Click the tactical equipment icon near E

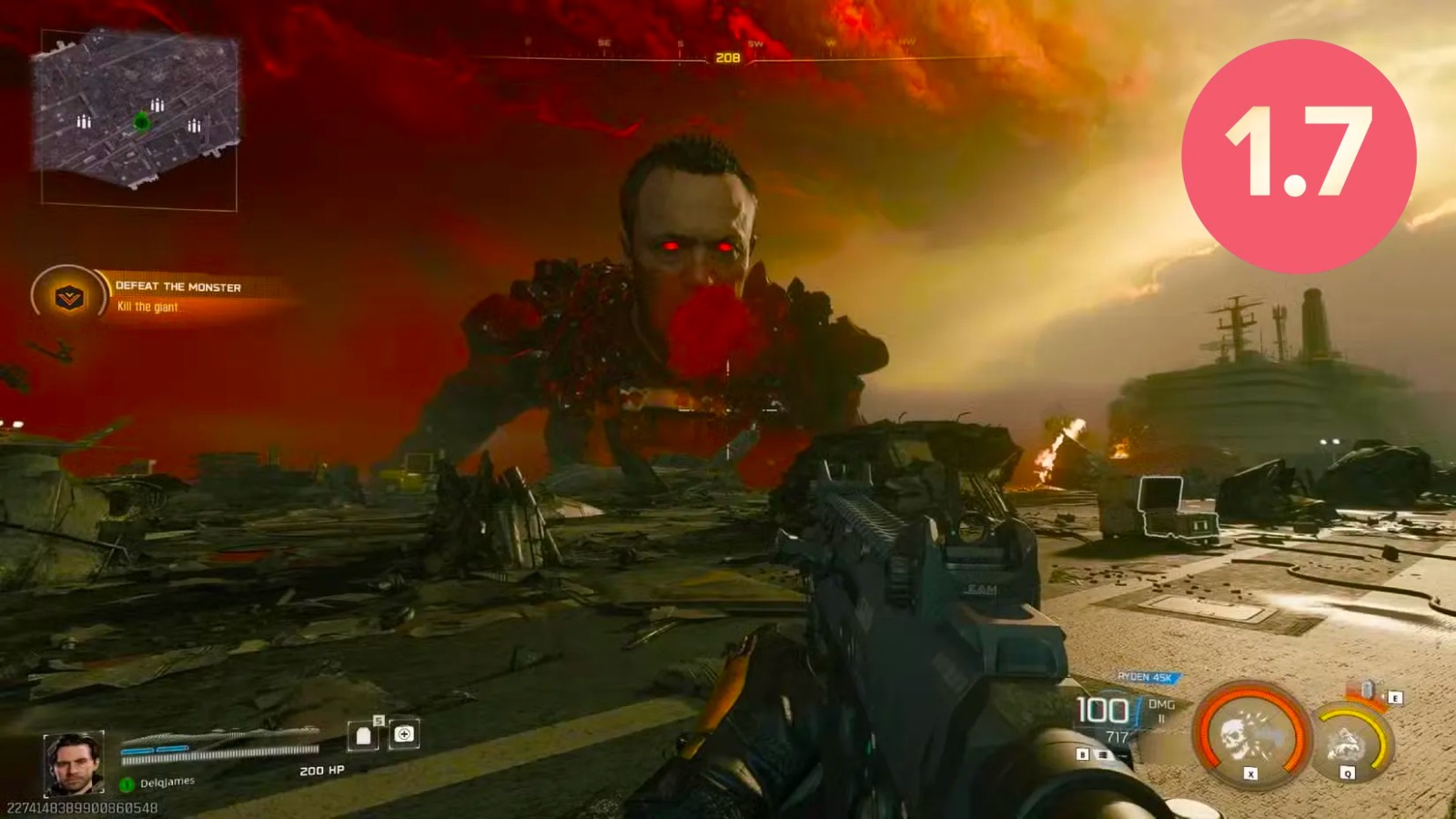(1368, 689)
